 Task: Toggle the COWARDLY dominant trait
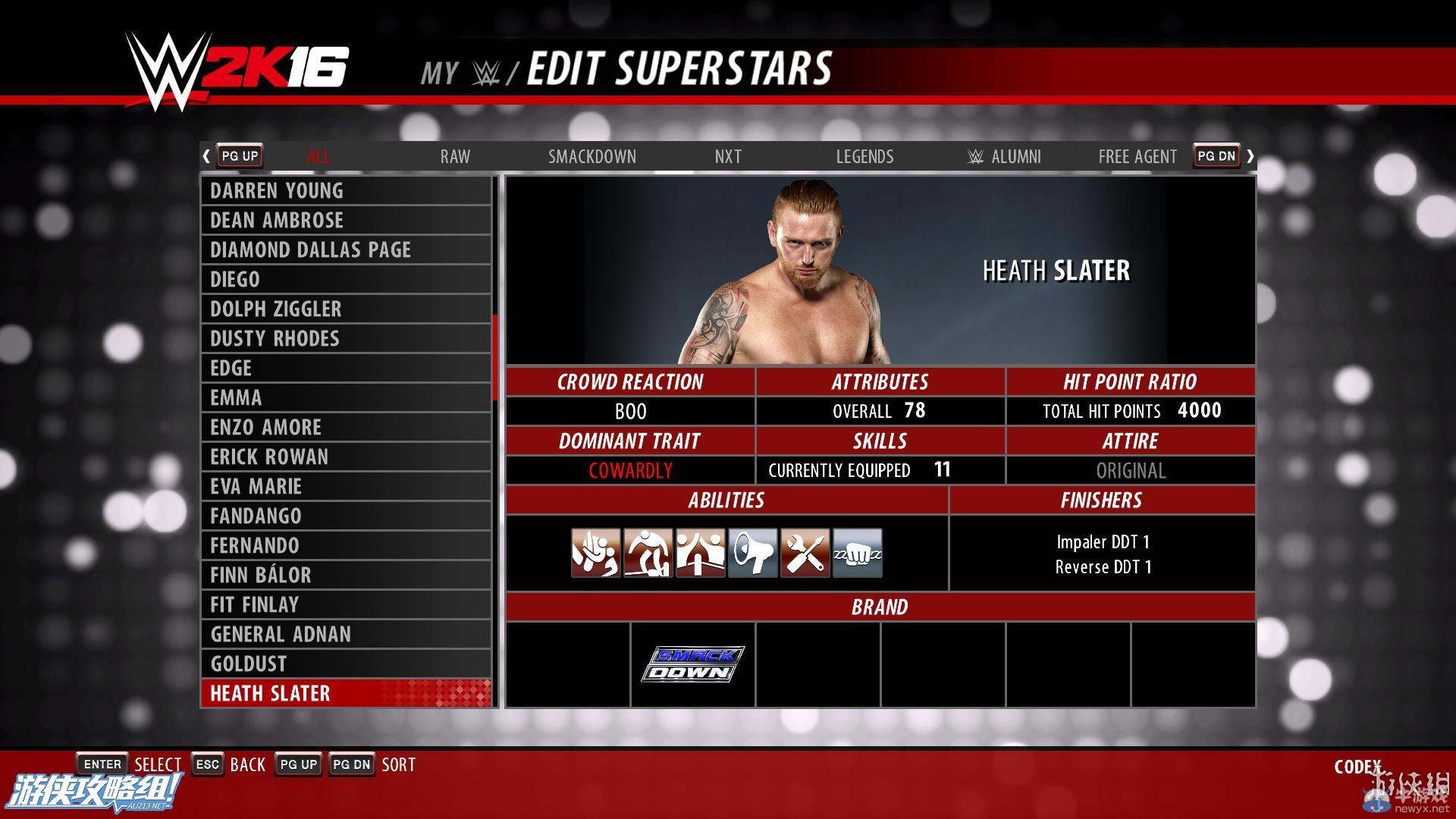[630, 470]
